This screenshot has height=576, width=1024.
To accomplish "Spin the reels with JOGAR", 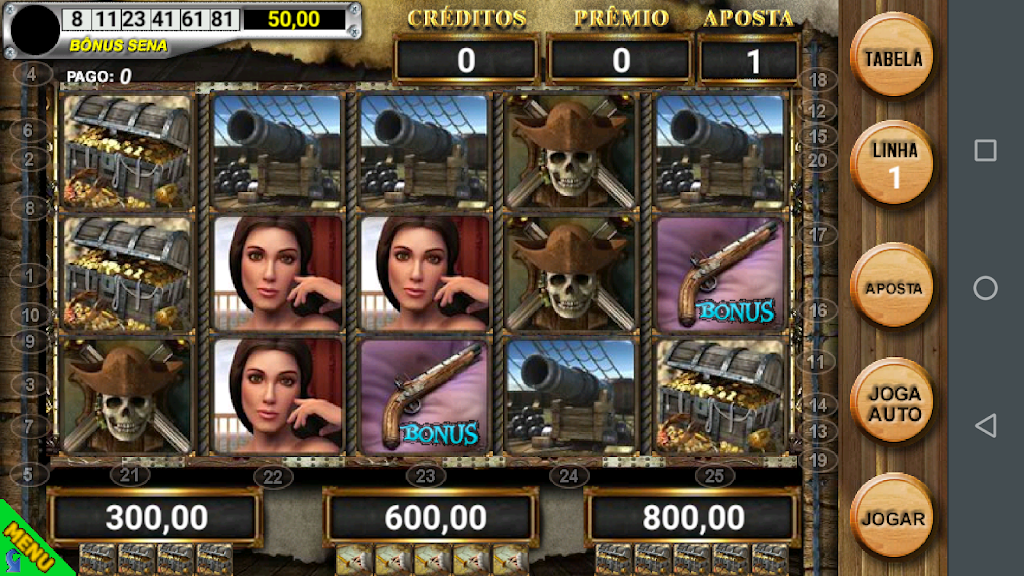I will coord(892,518).
